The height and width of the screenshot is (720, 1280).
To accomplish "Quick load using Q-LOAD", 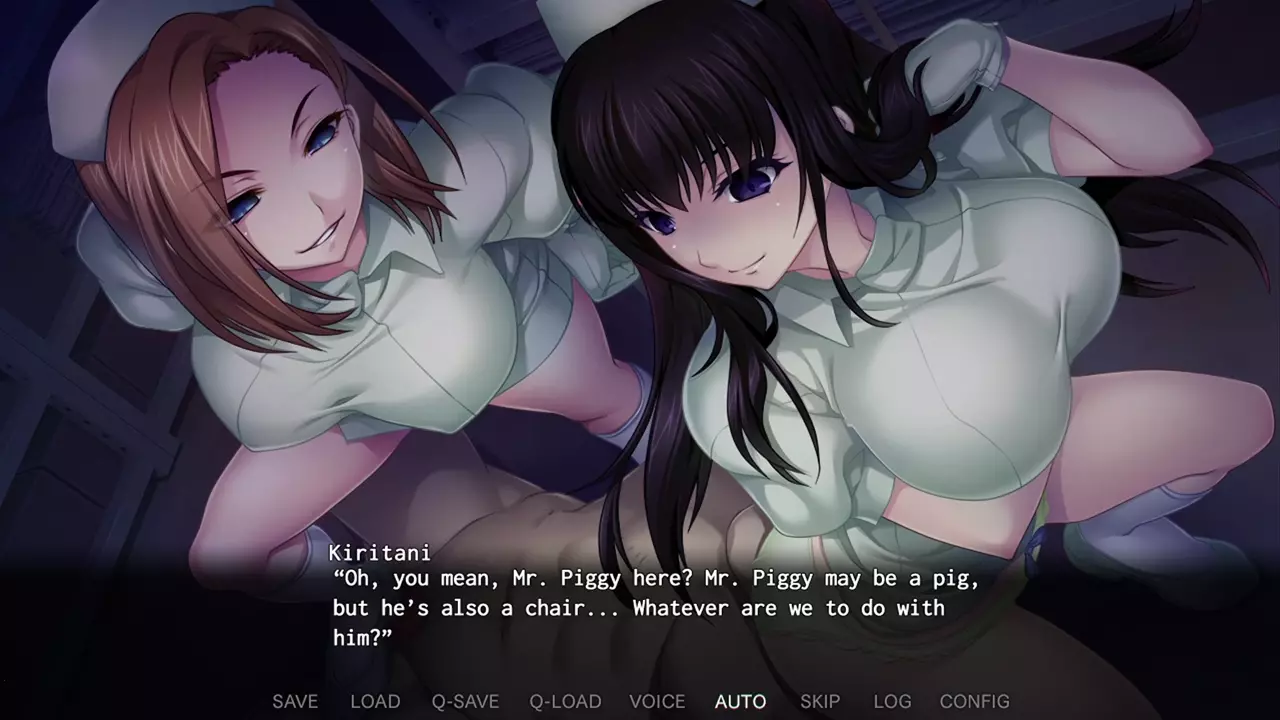I will [x=565, y=701].
